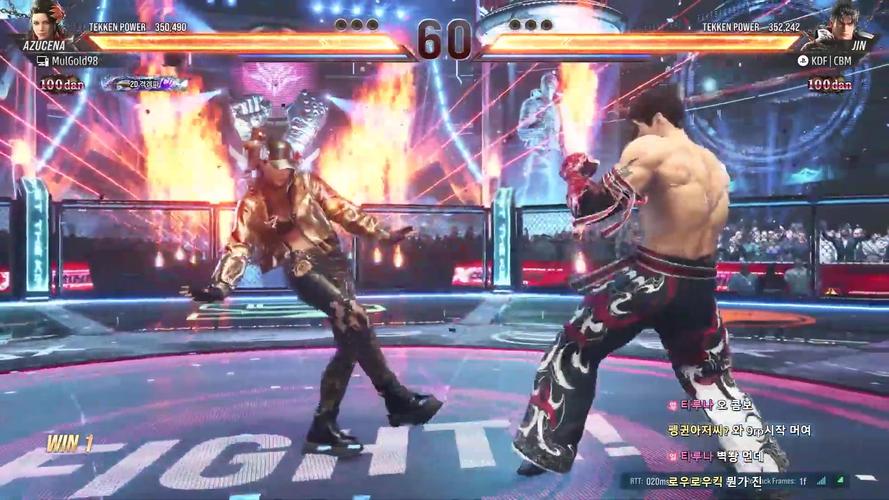
Task: Select the MulGold98 player name tag
Action: pos(74,61)
